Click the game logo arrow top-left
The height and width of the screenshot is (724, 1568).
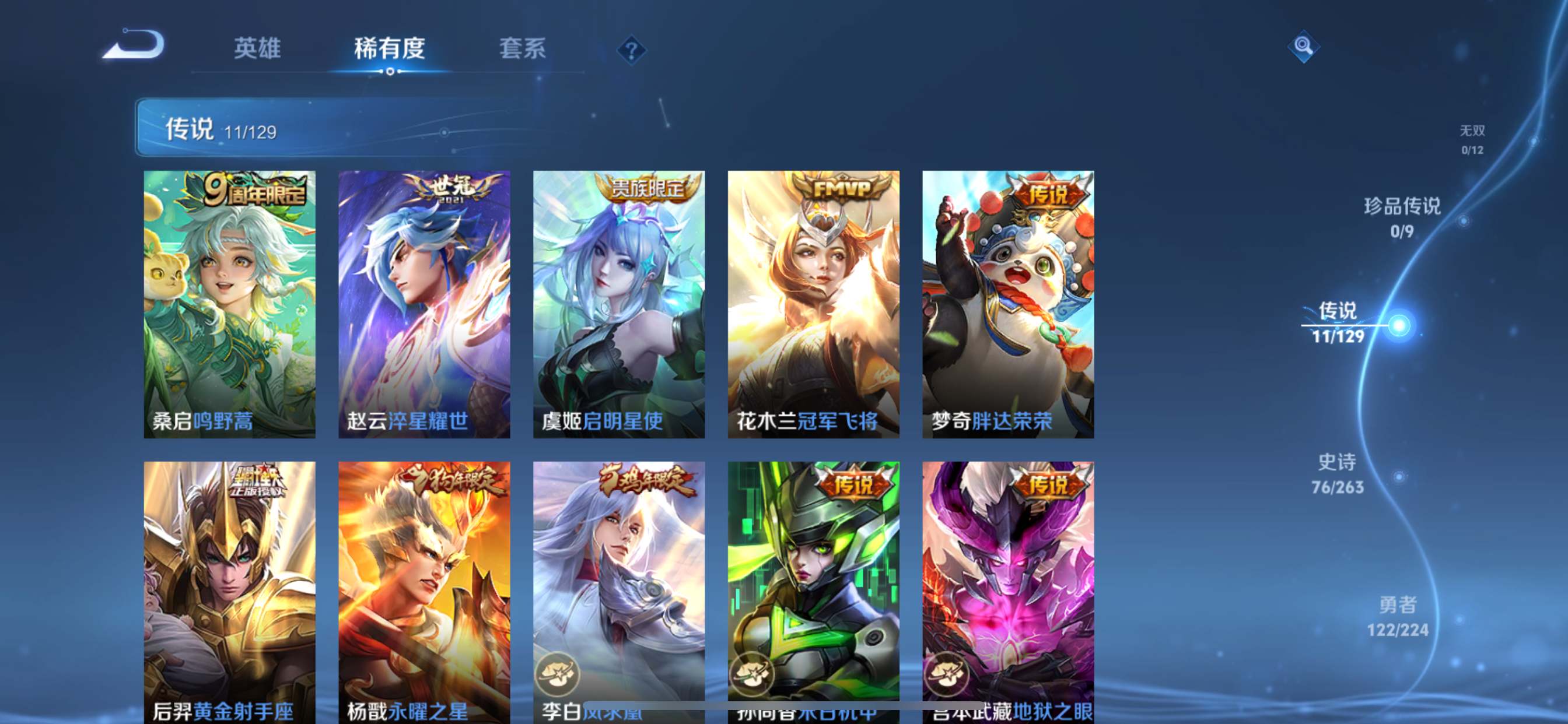(132, 45)
